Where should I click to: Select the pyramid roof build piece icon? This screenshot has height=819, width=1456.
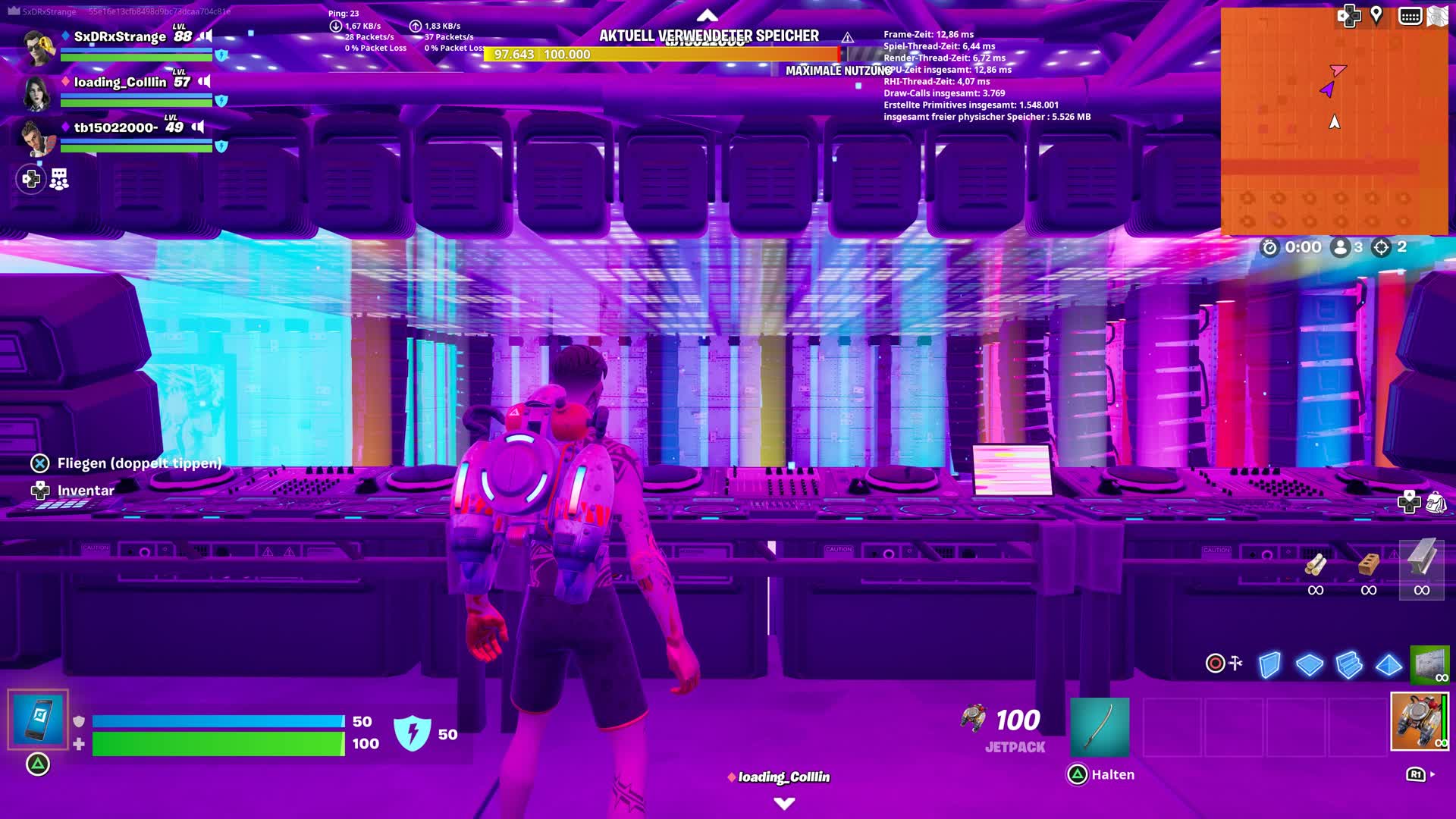(1388, 664)
